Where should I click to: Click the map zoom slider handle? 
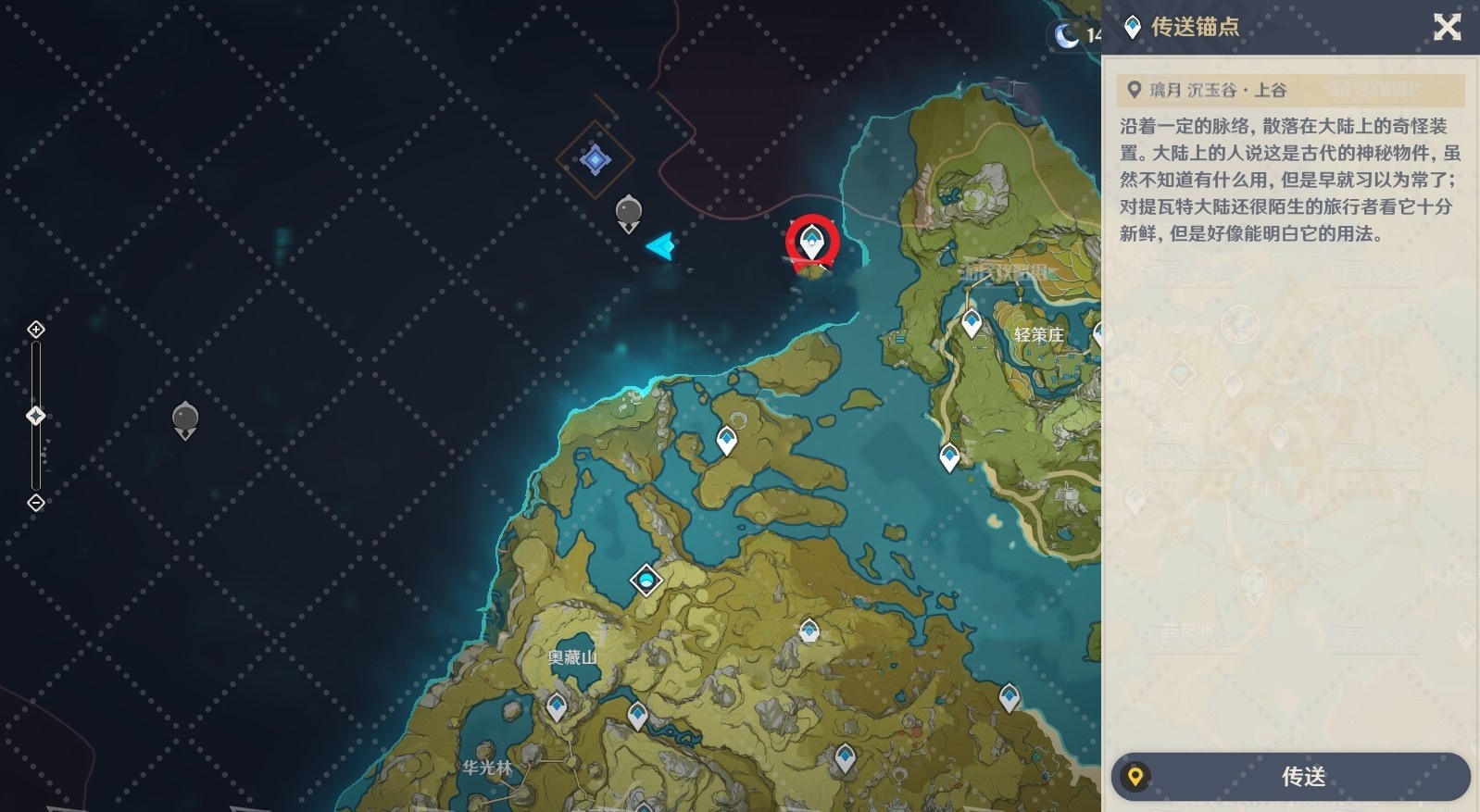36,416
